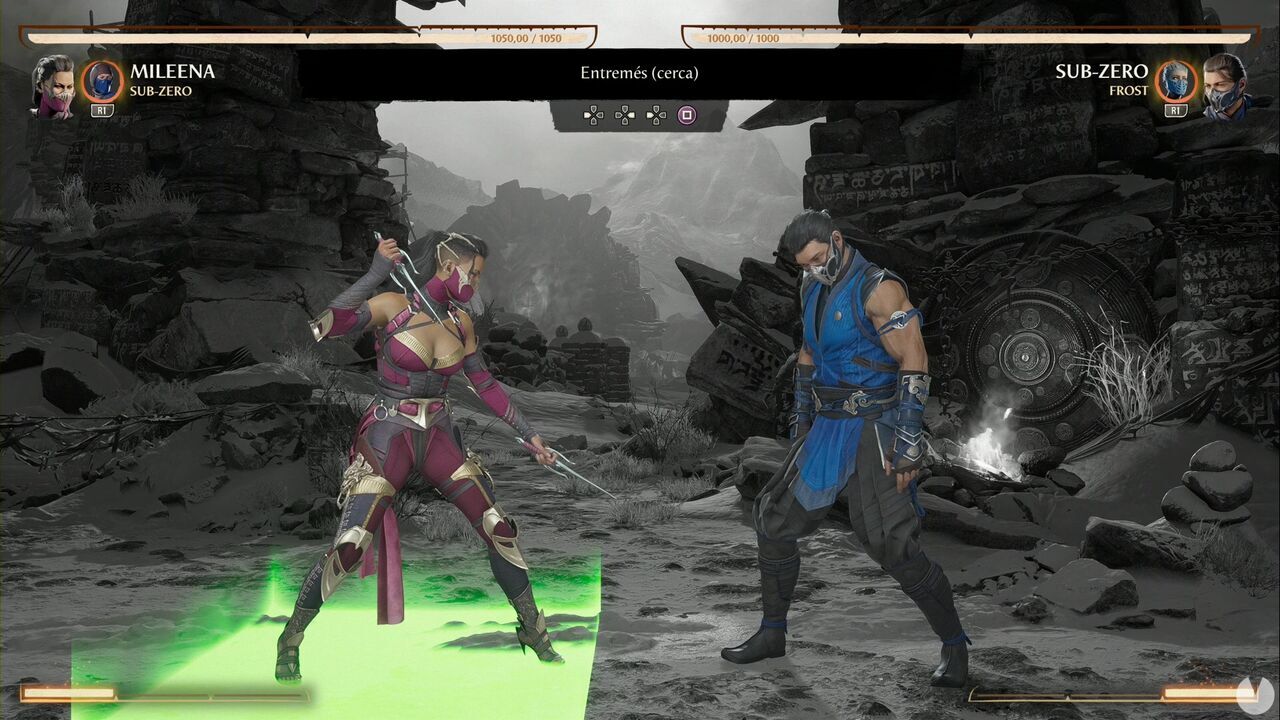
Task: Click the Square button input prompt icon
Action: pyautogui.click(x=687, y=115)
